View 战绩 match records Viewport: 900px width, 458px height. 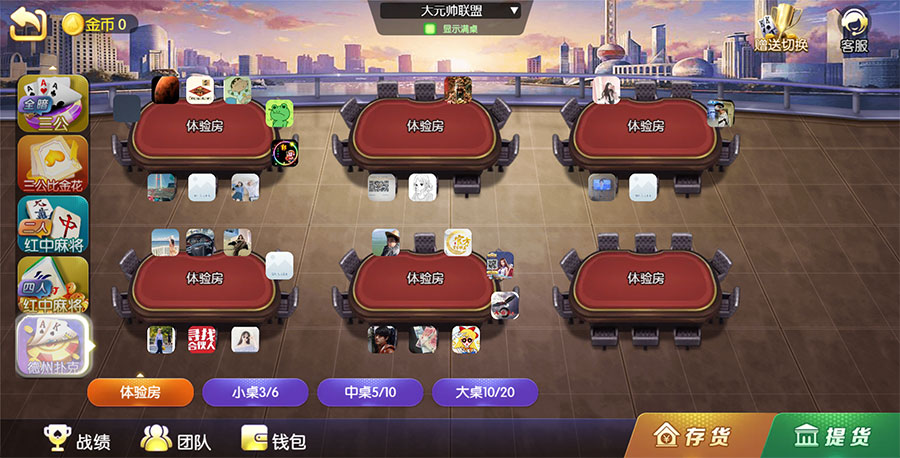[x=77, y=439]
